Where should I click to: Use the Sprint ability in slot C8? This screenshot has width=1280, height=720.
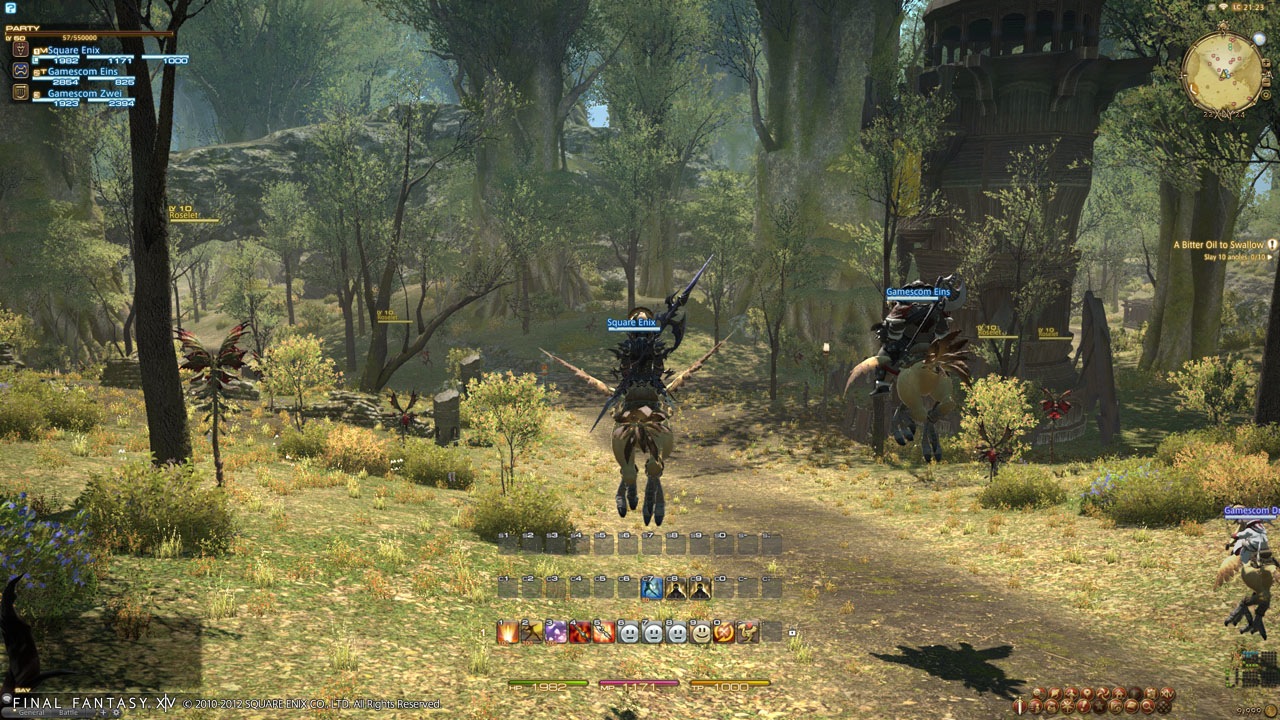(x=676, y=588)
